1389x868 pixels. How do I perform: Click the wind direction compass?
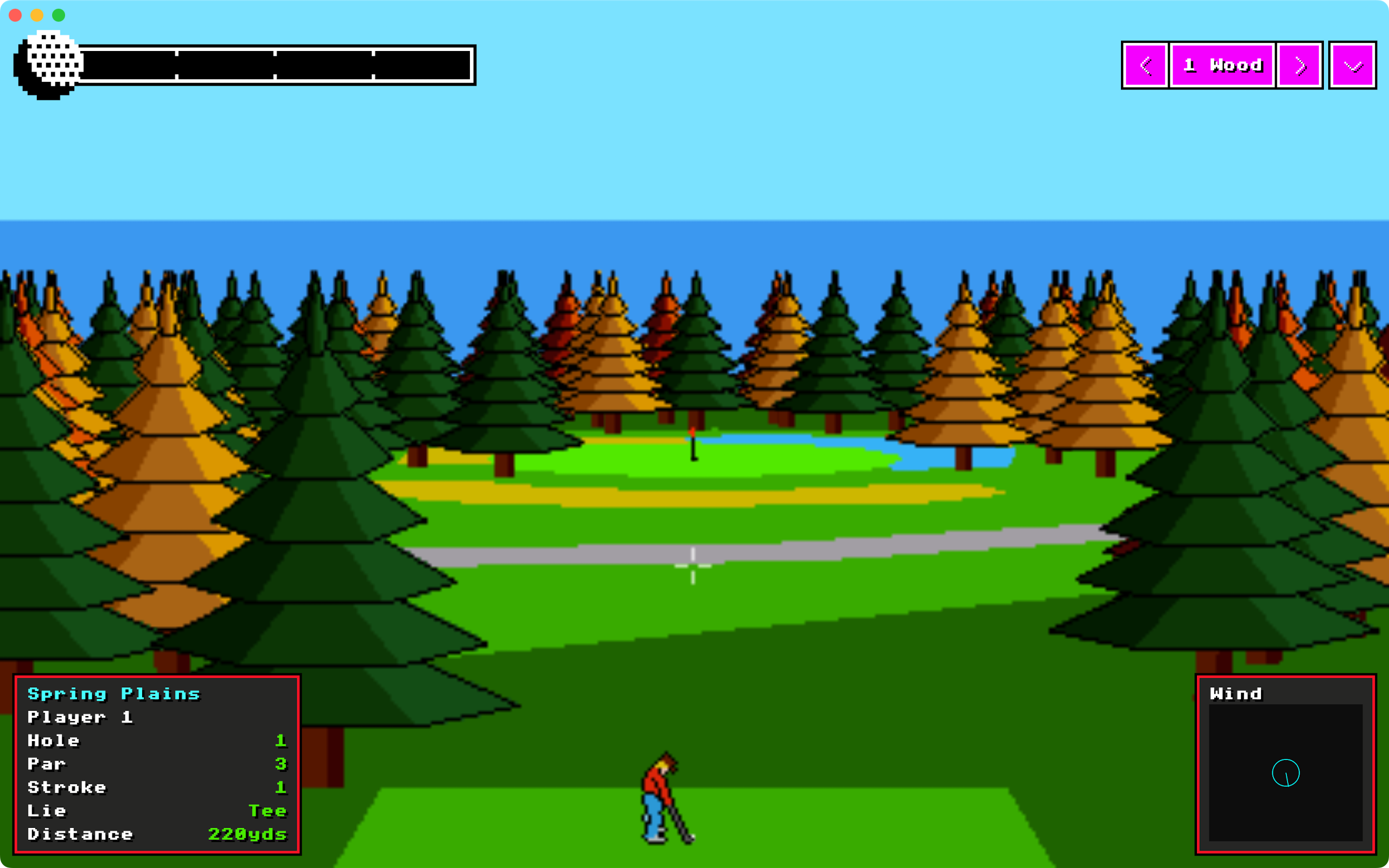[x=1286, y=773]
